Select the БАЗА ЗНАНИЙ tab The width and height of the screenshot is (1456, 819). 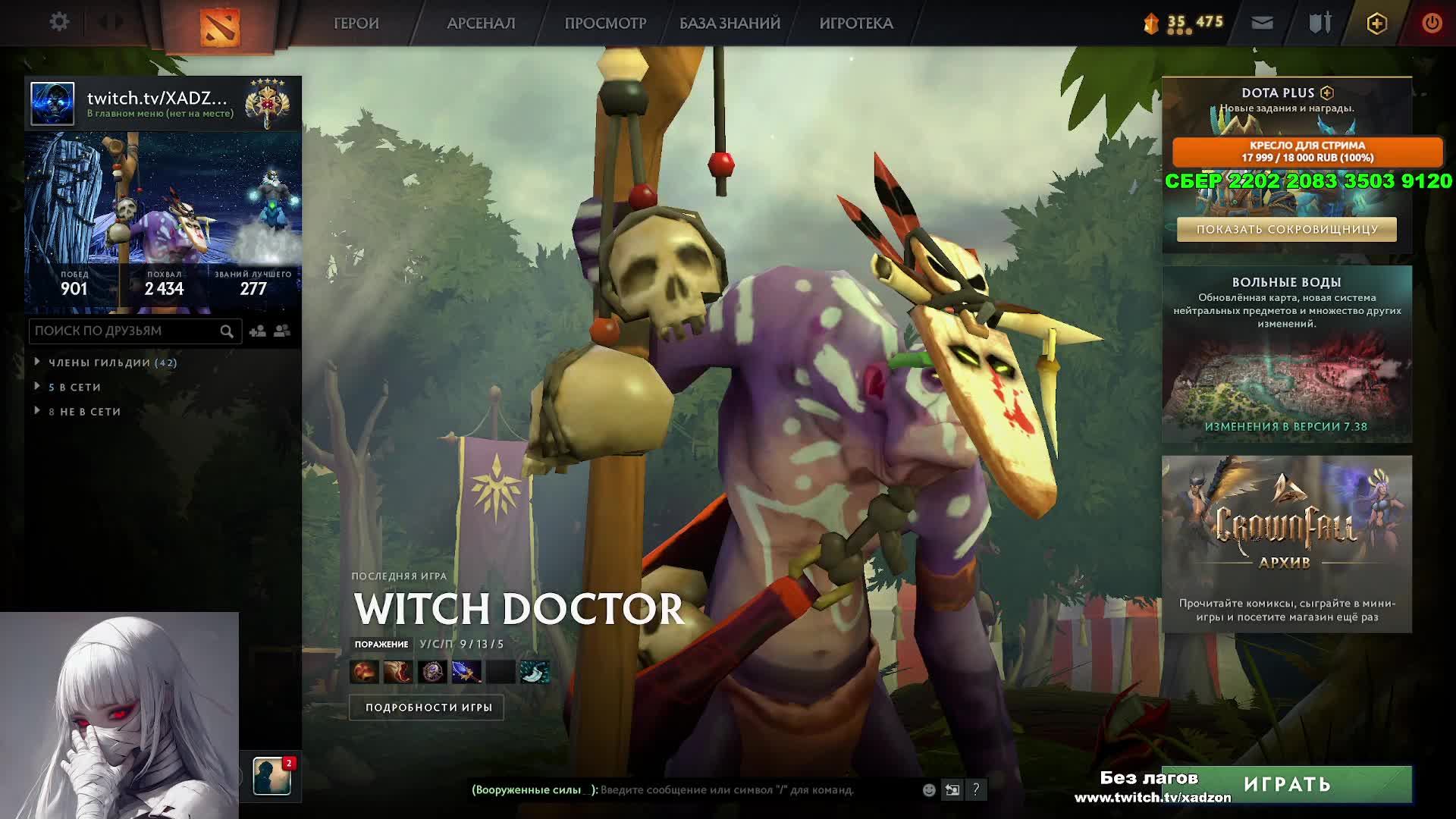pyautogui.click(x=730, y=24)
